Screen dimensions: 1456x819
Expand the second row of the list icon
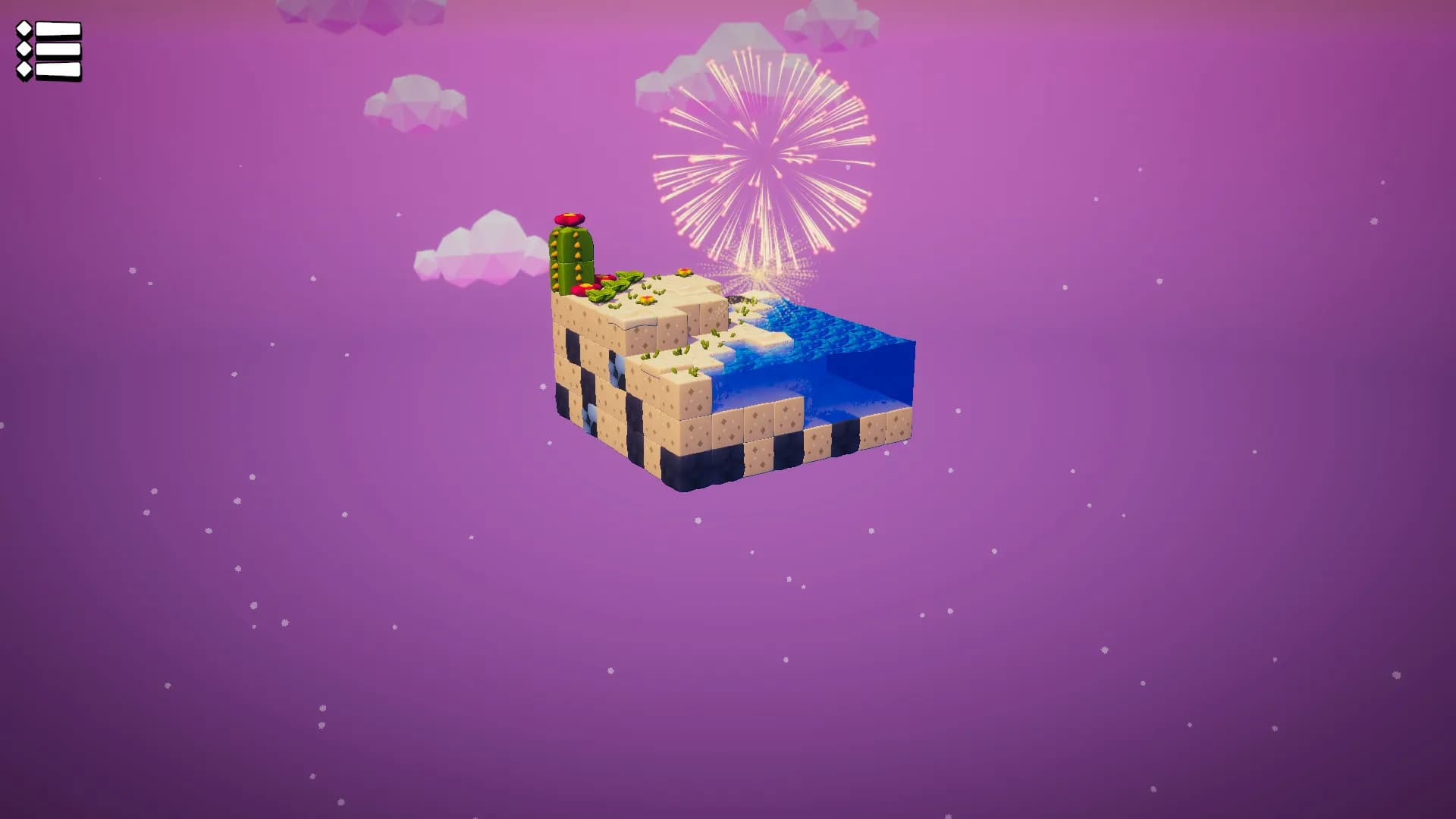click(58, 49)
